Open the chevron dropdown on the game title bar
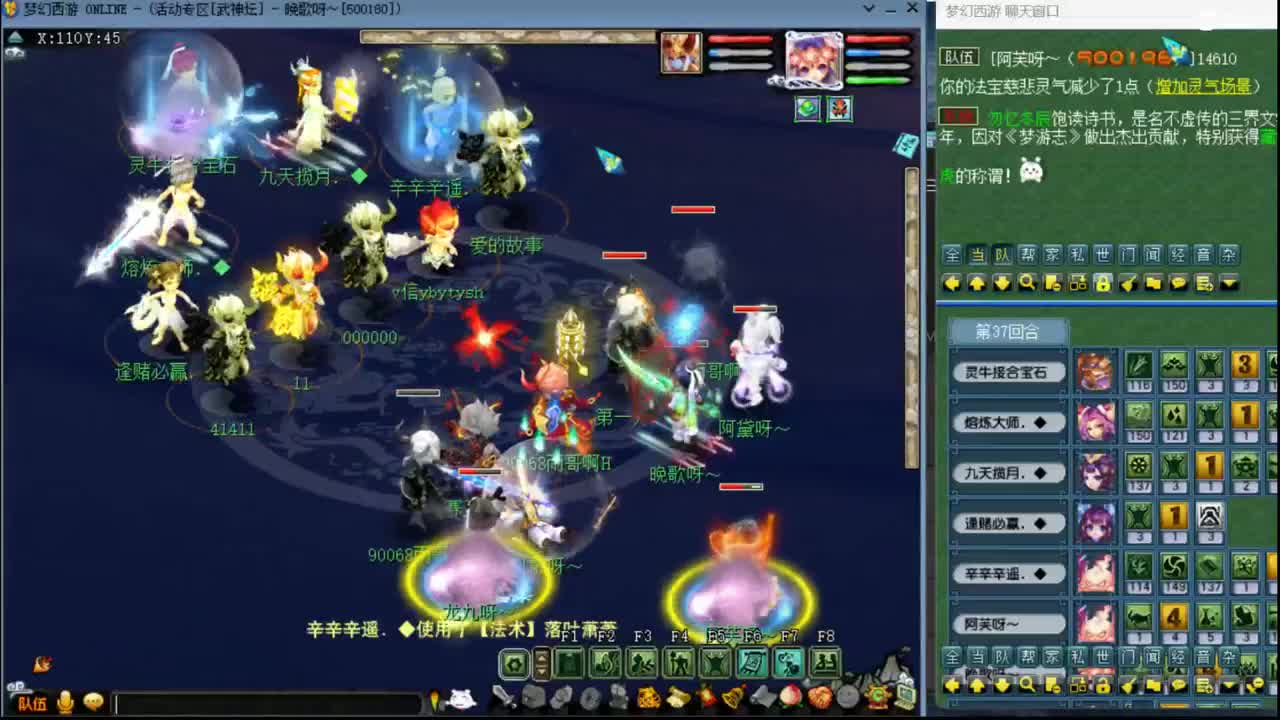The width and height of the screenshot is (1280, 720). coord(868,8)
